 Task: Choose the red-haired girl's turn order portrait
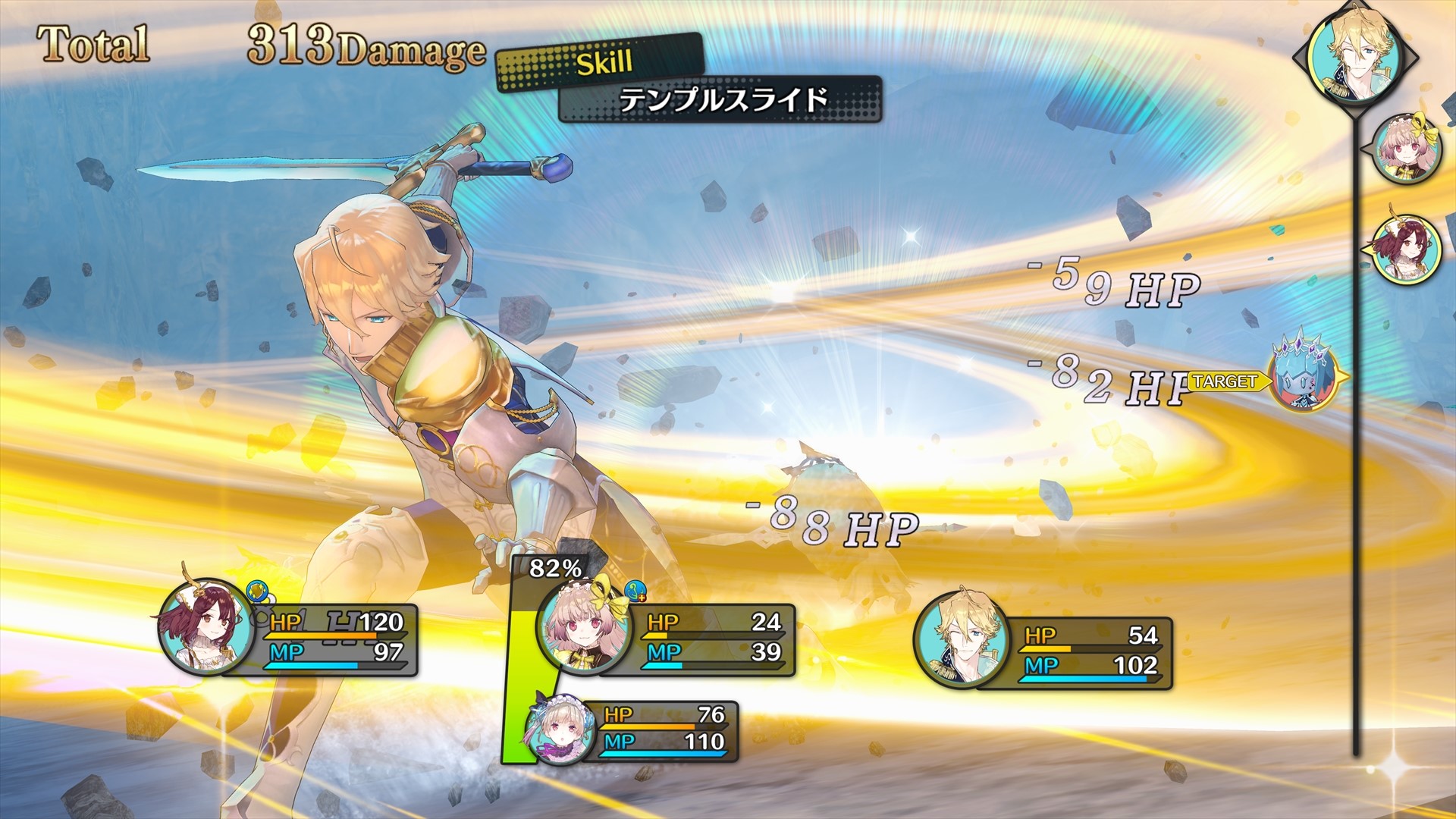1408,248
